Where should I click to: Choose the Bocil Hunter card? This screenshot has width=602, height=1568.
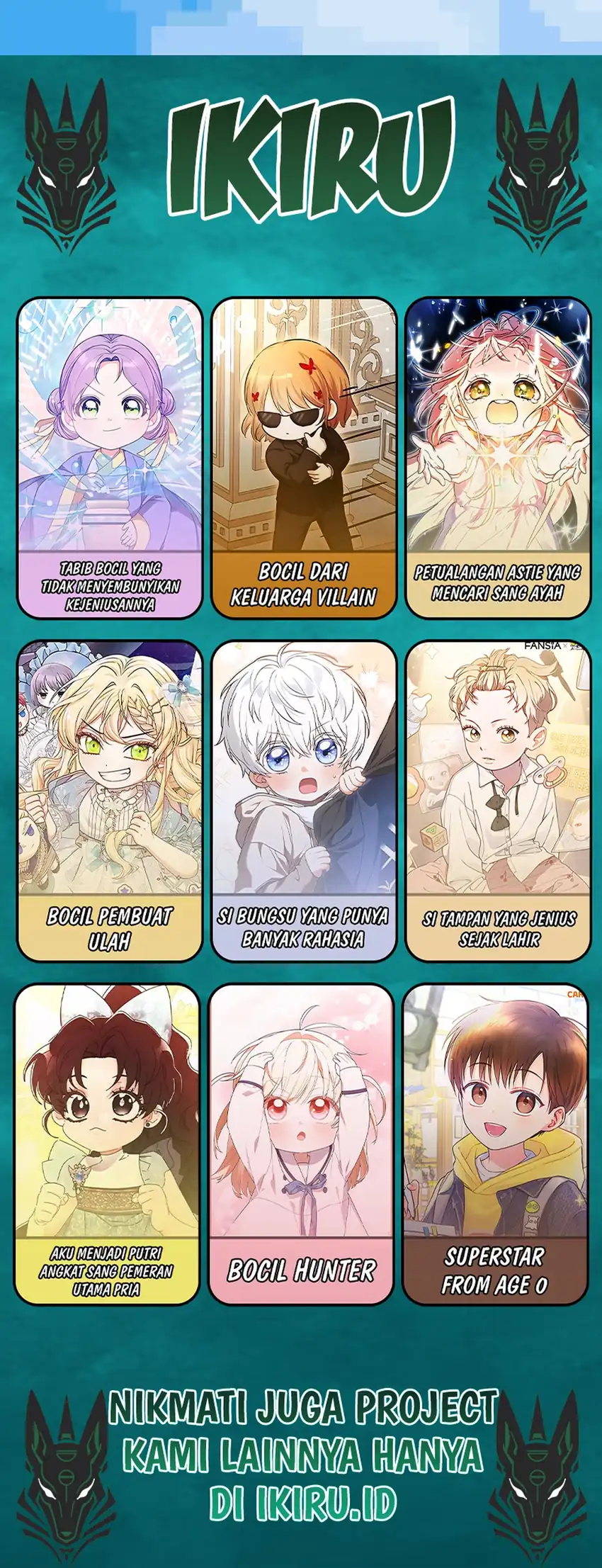[301, 1144]
